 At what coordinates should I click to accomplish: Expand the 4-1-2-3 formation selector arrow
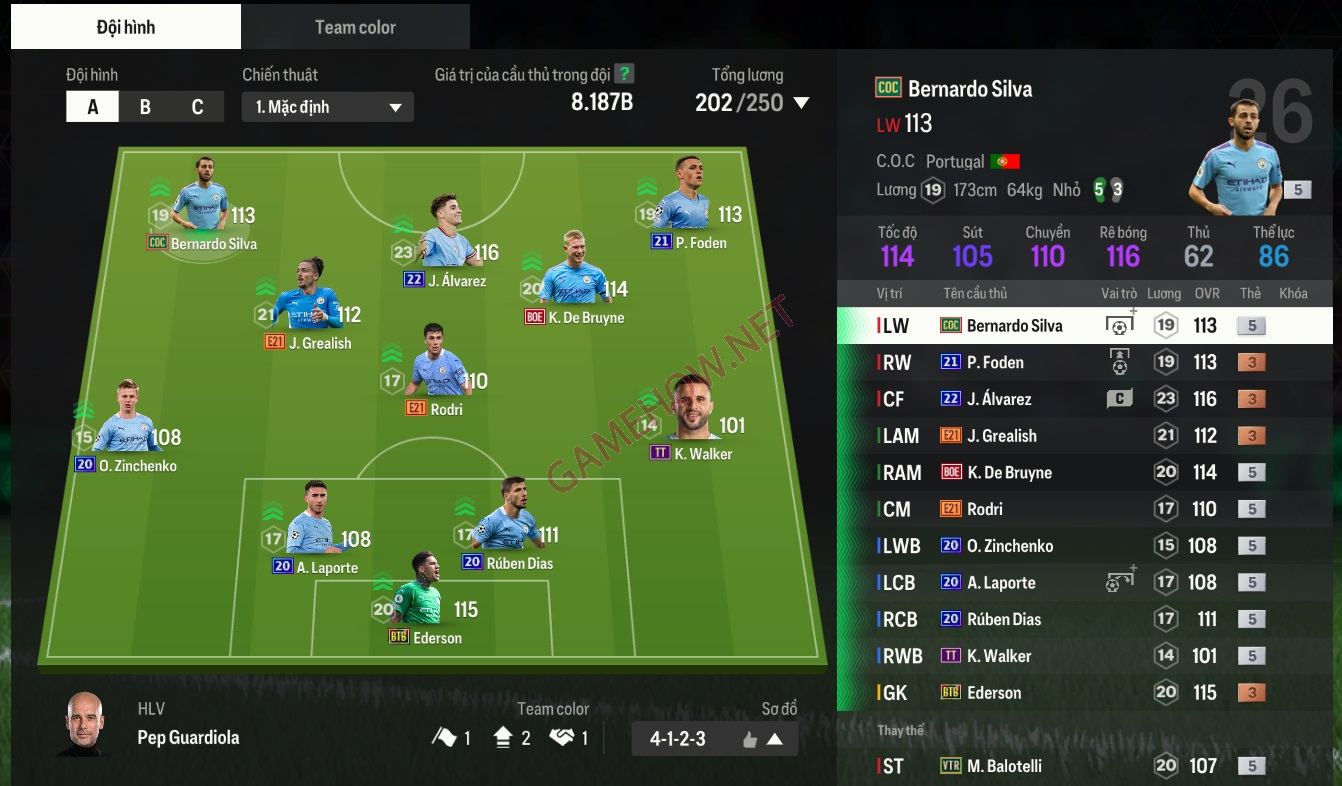coord(778,739)
